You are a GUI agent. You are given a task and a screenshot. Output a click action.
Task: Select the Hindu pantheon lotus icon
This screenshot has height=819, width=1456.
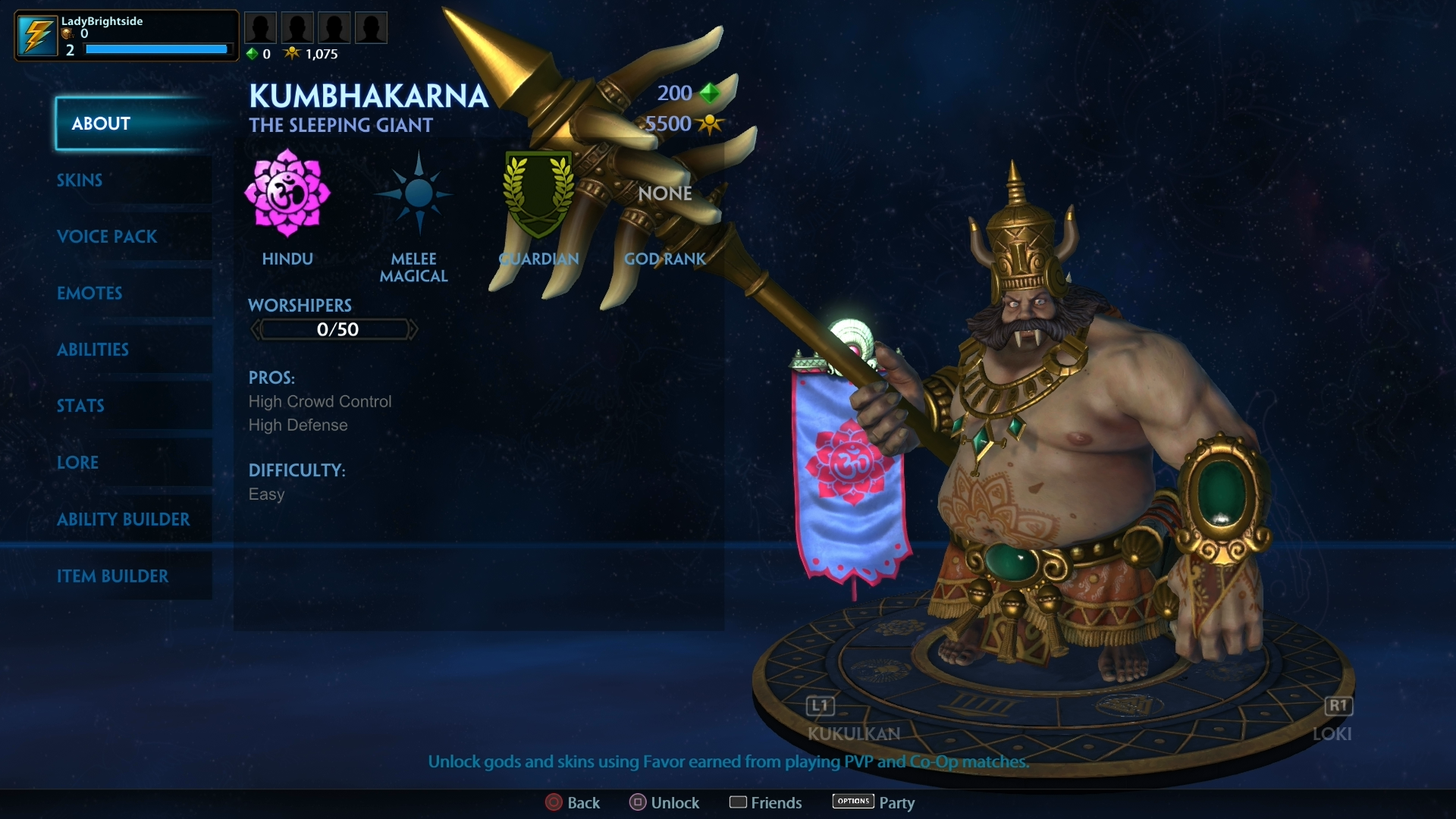tap(287, 194)
